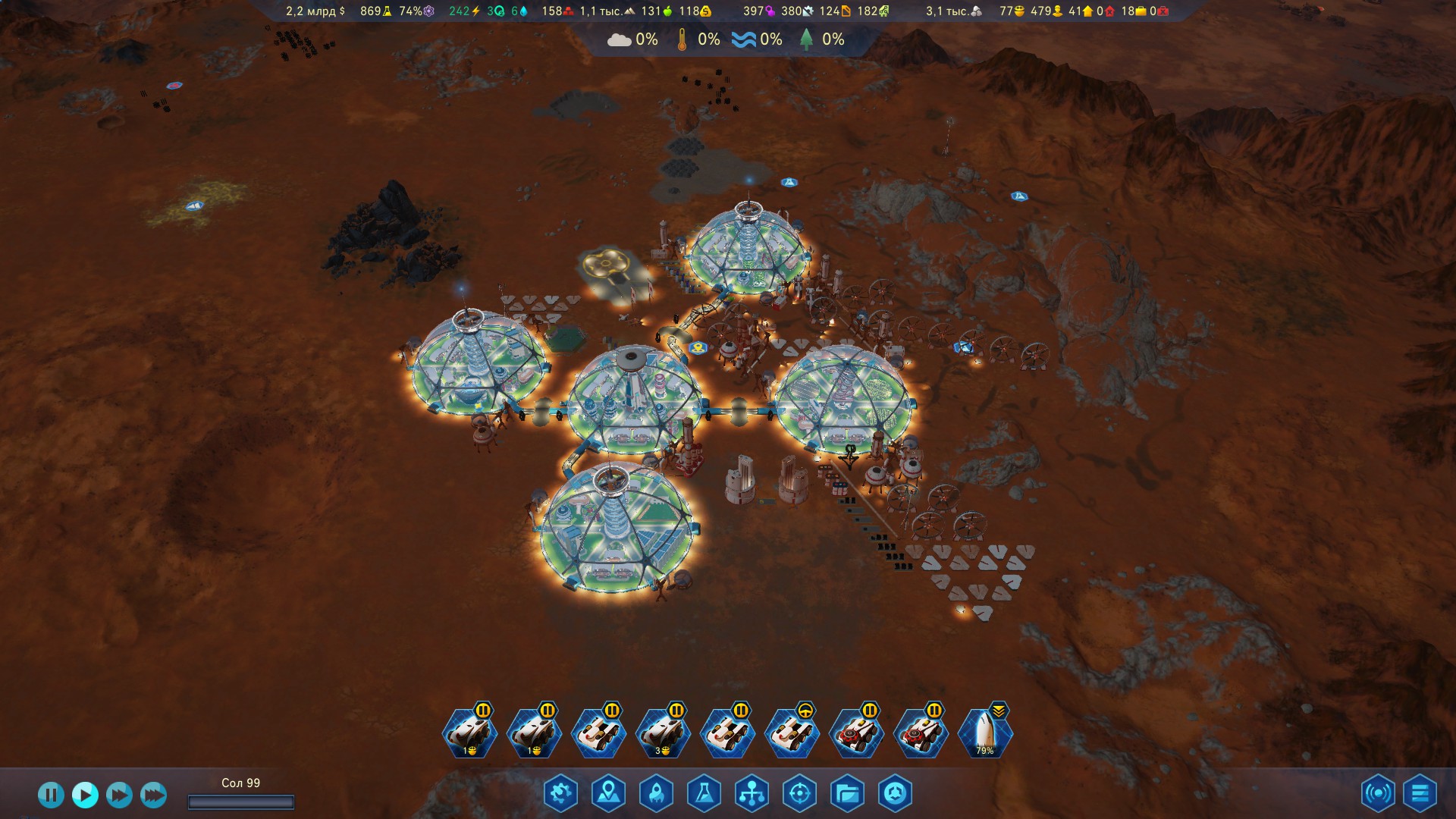Open the command center hierarchy icon
The image size is (1456, 819).
click(x=752, y=794)
